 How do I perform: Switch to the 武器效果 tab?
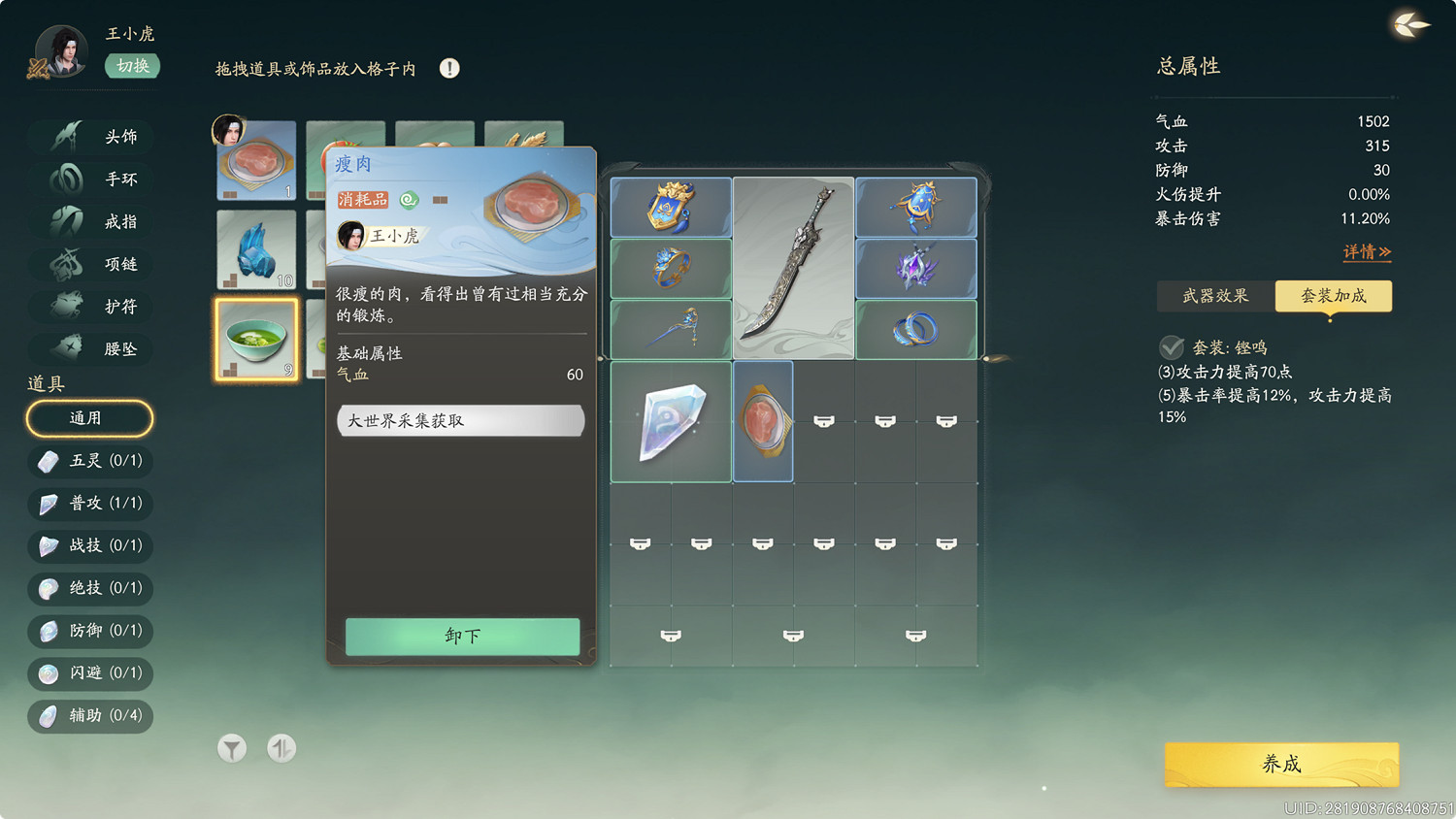1214,296
